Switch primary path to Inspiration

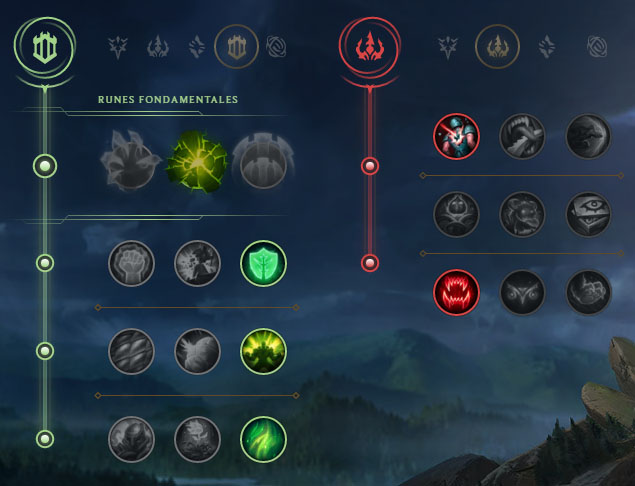pos(275,45)
